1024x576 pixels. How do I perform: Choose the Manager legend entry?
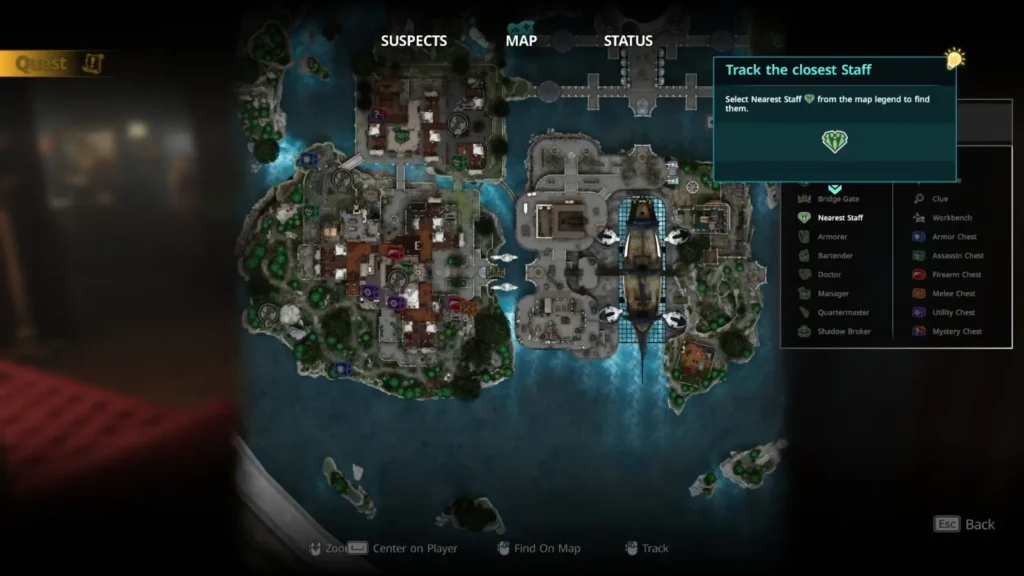(x=833, y=294)
